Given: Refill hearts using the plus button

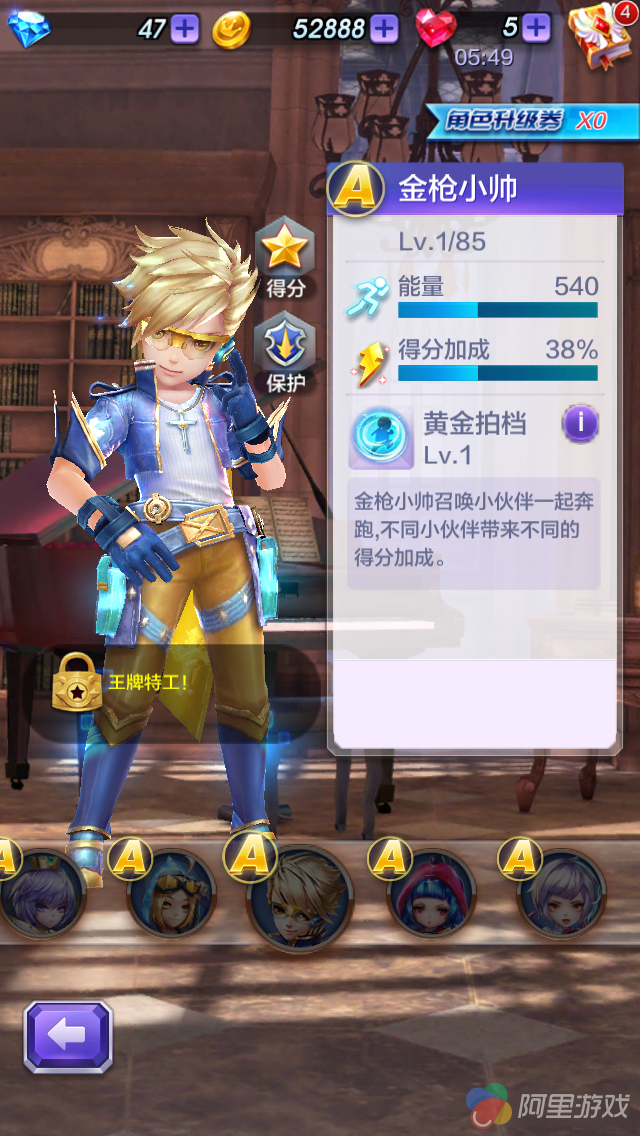Looking at the screenshot, I should tap(536, 28).
